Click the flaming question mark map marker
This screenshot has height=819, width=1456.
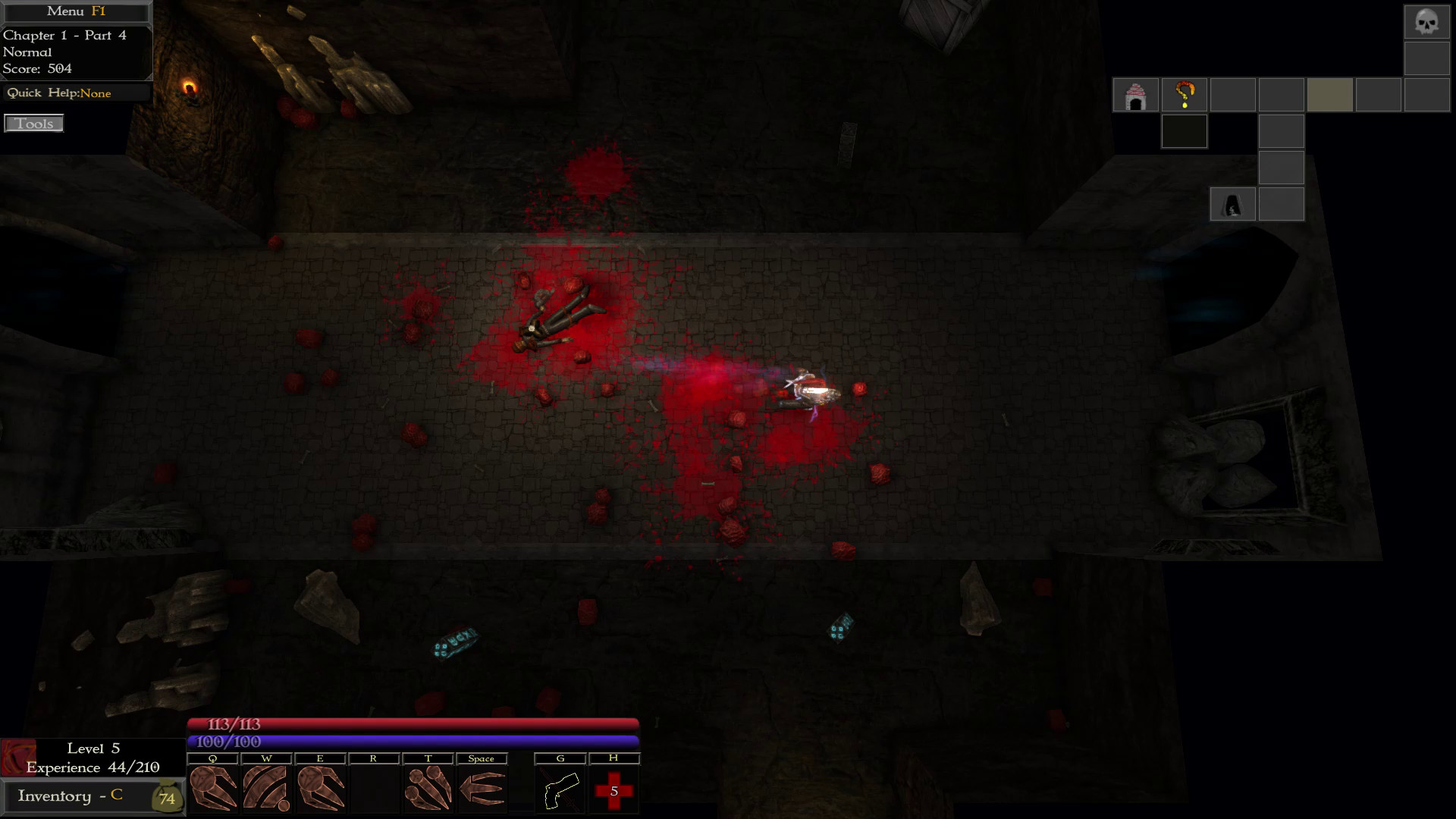(x=1184, y=94)
